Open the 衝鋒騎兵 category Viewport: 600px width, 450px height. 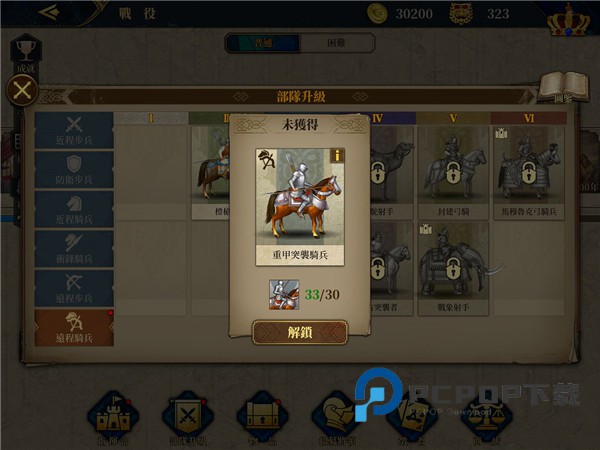click(x=74, y=247)
